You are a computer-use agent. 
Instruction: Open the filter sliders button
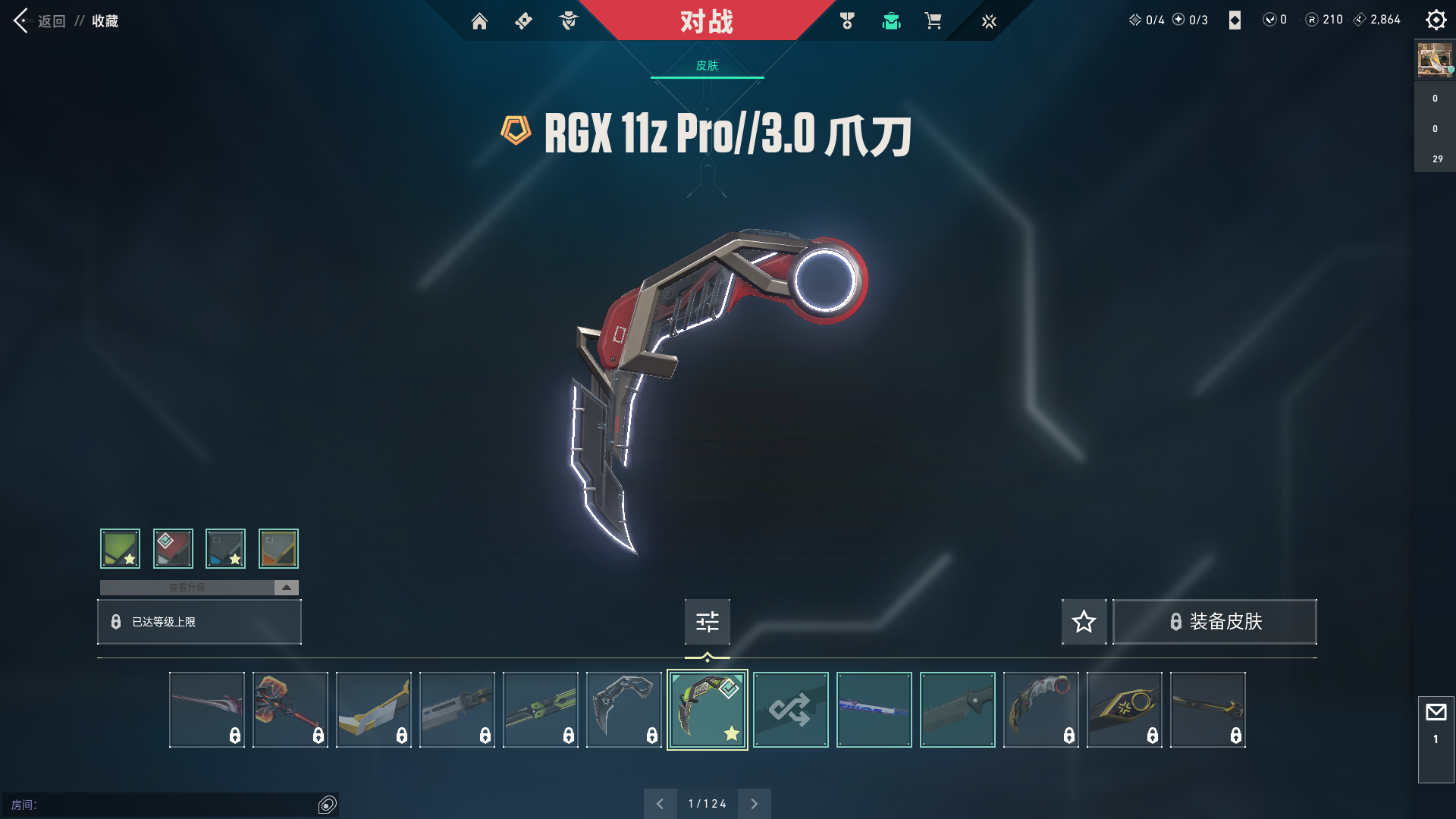[x=707, y=622]
